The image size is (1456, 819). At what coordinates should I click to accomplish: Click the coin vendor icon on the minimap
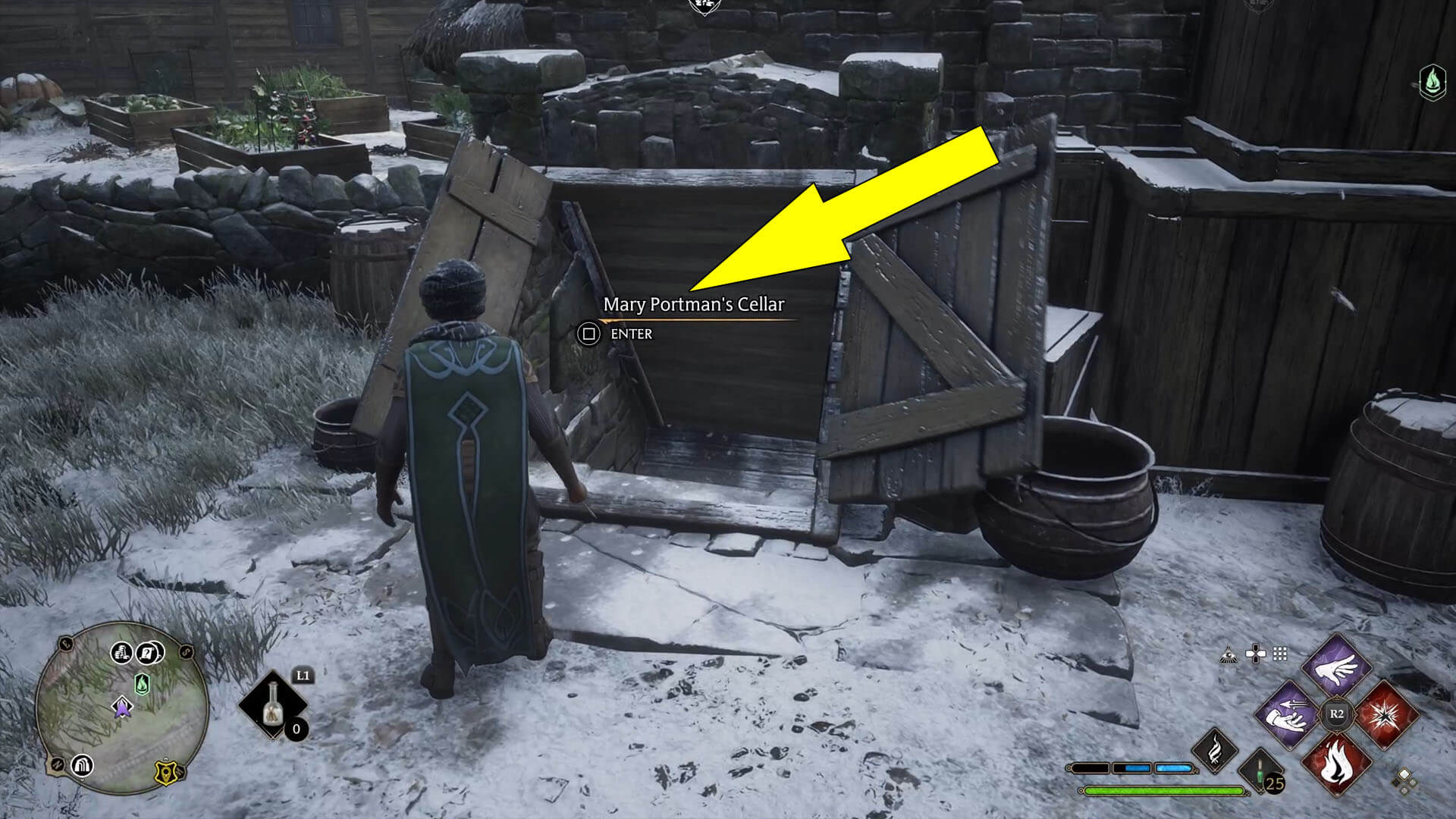[123, 653]
